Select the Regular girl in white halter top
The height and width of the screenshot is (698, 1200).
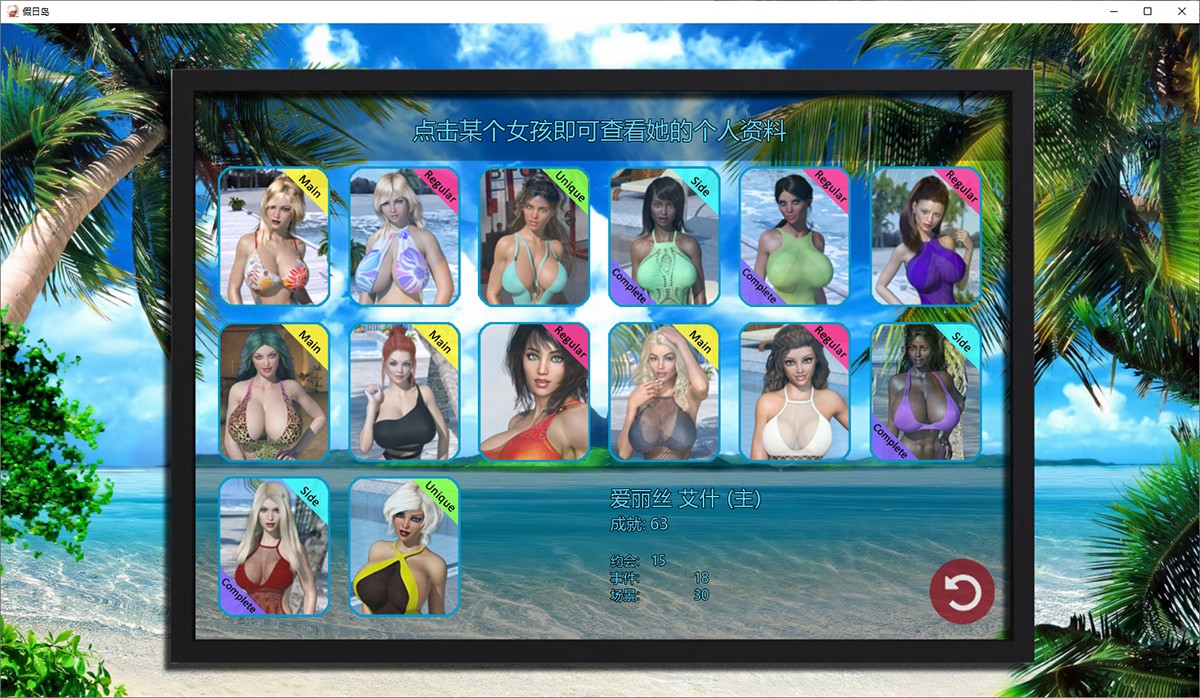coord(794,392)
